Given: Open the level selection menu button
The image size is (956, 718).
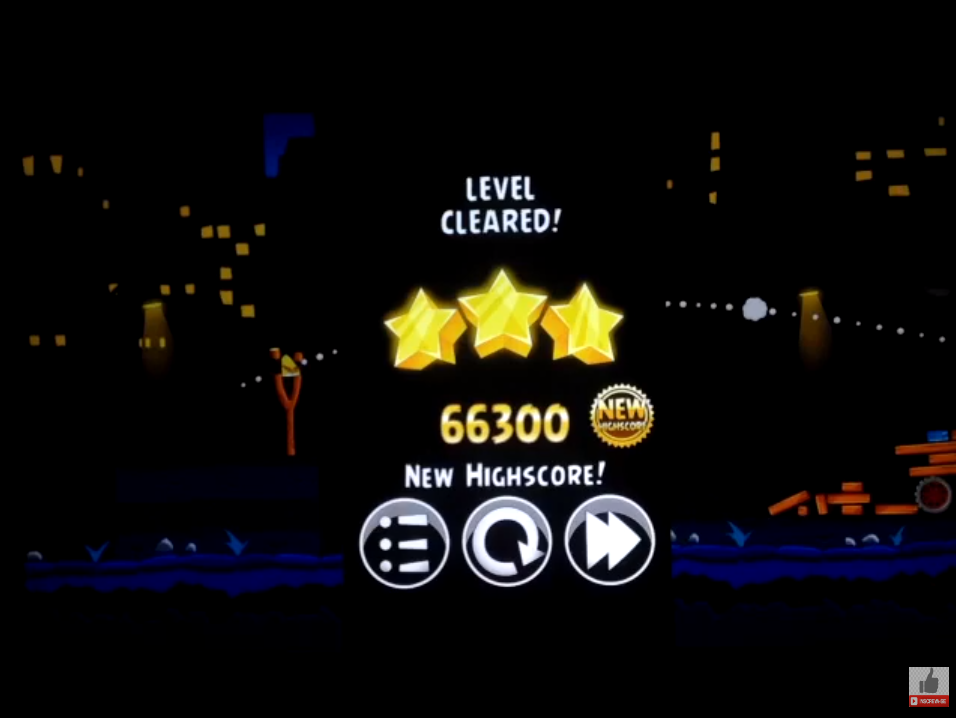Looking at the screenshot, I should tap(404, 541).
